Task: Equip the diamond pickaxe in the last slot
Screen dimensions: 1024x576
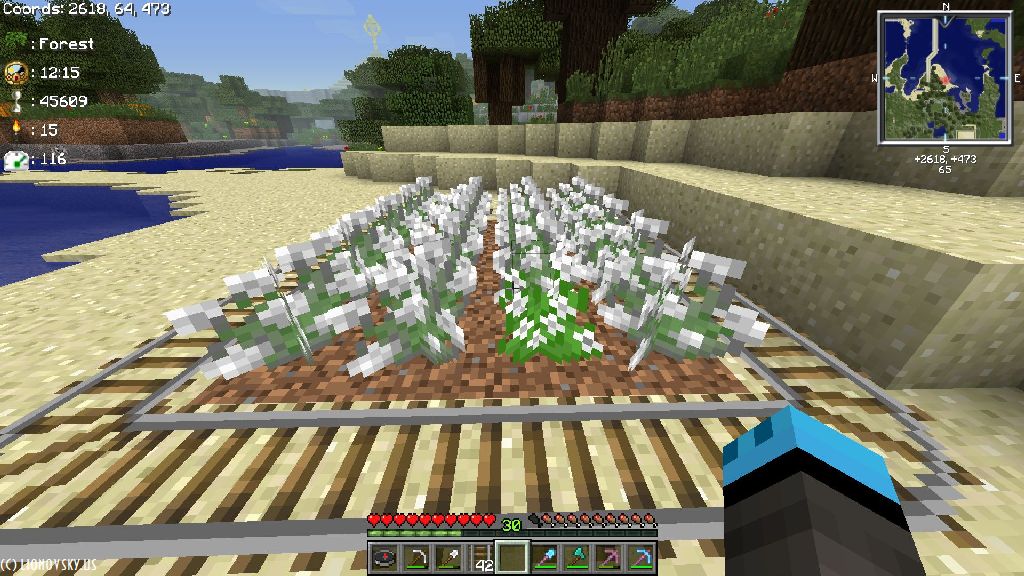Action: click(640, 558)
